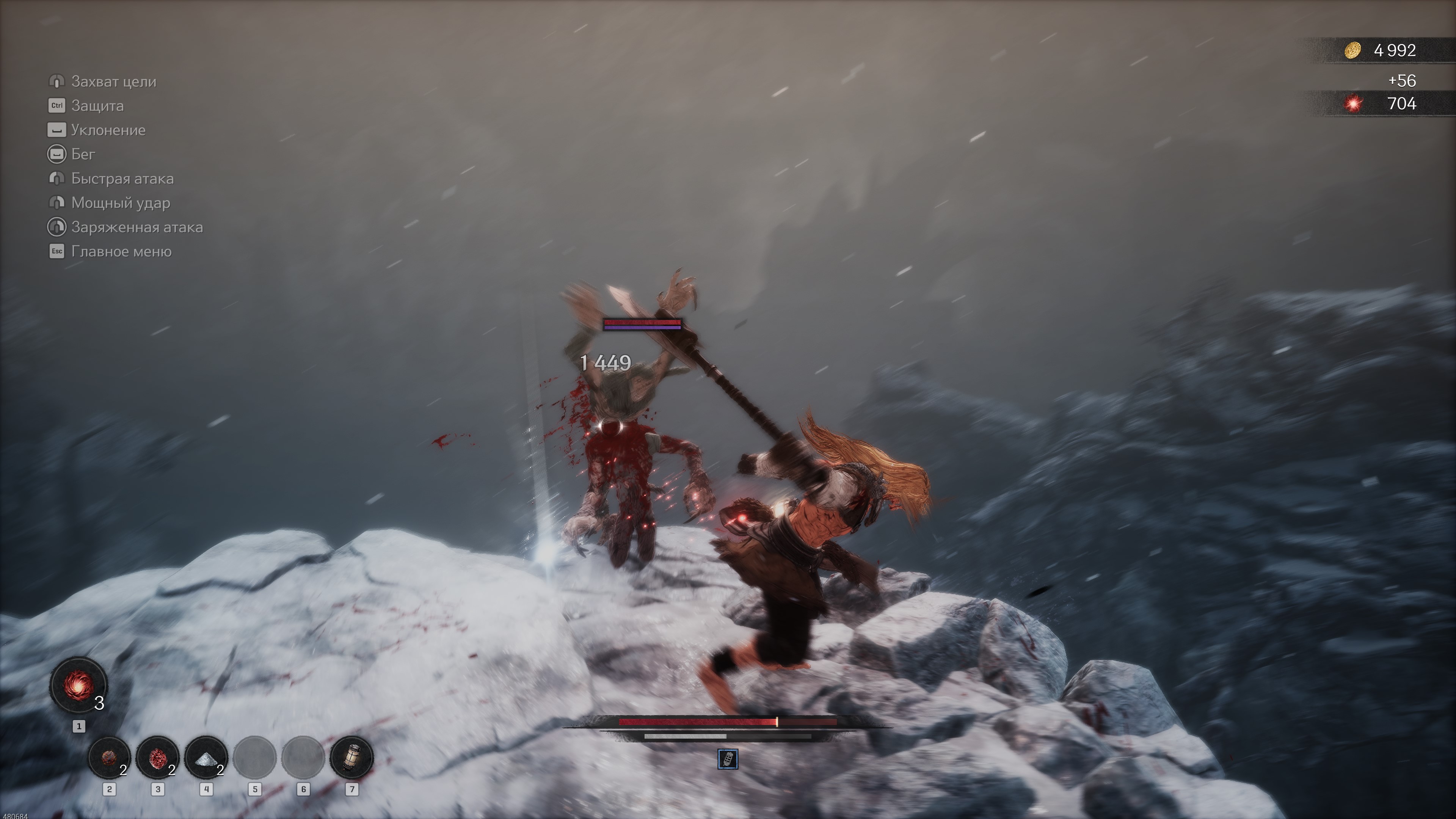Viewport: 1456px width, 819px height.
Task: Activate the lantern in the hotbar
Action: (351, 757)
